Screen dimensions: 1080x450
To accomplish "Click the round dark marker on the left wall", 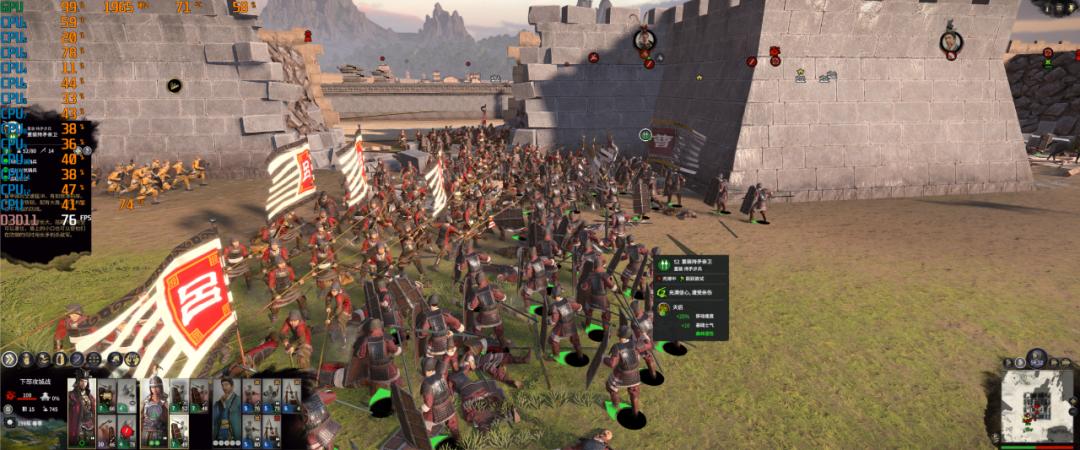I will [174, 86].
